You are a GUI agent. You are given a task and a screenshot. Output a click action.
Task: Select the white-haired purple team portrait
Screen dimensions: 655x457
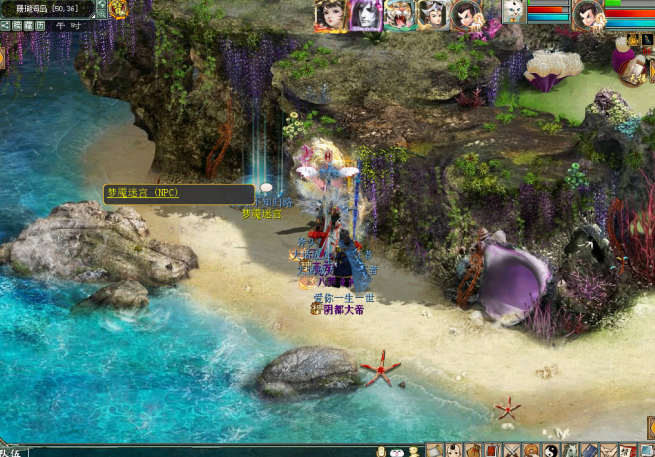365,15
